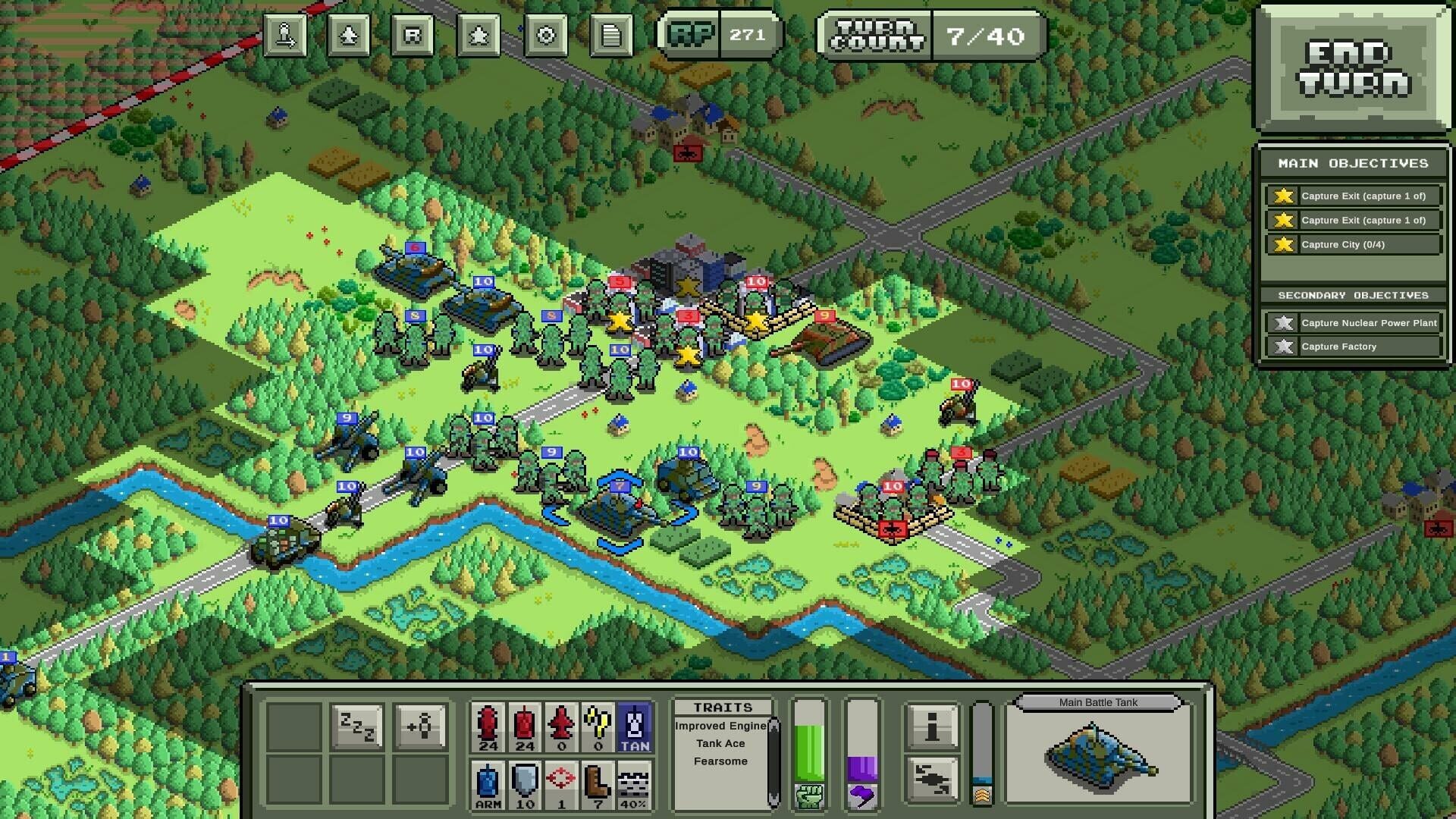The width and height of the screenshot is (1456, 819).
Task: Open the star meeple toolbar icon
Action: (x=478, y=34)
